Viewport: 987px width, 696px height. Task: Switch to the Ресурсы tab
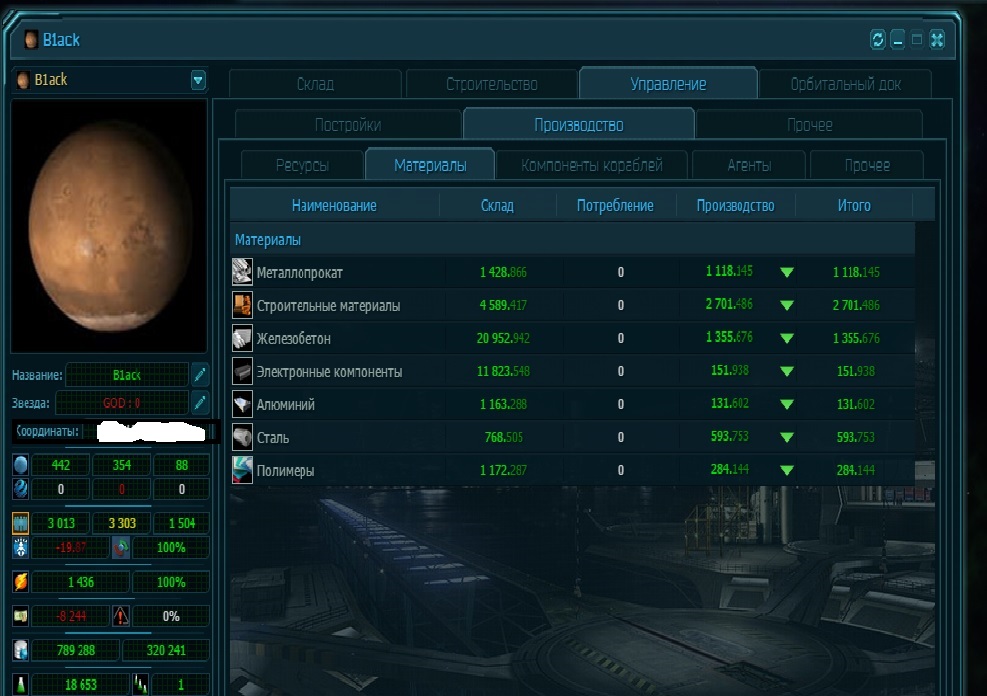[x=302, y=165]
